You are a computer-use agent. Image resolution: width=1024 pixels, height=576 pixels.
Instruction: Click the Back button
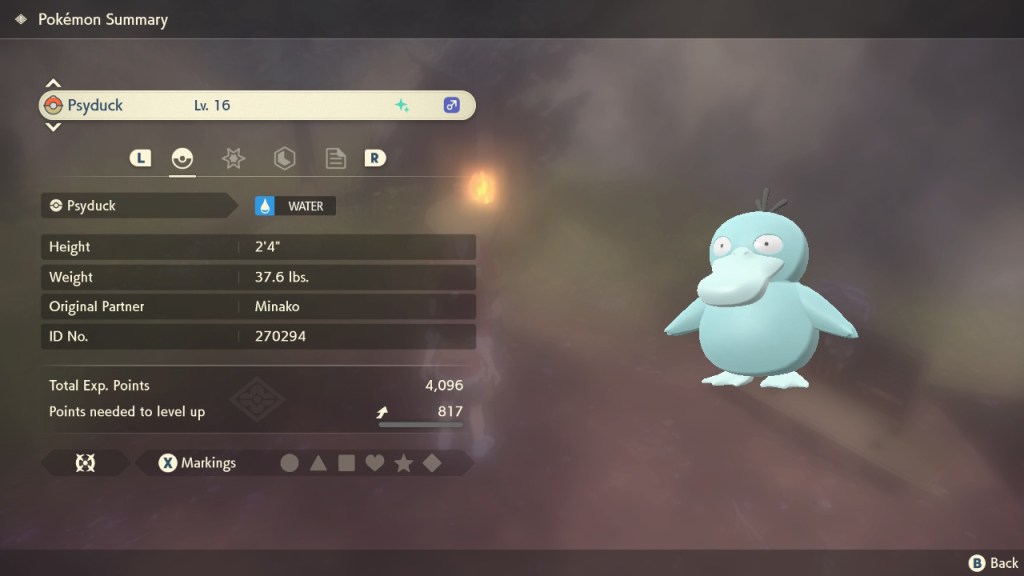(x=993, y=563)
